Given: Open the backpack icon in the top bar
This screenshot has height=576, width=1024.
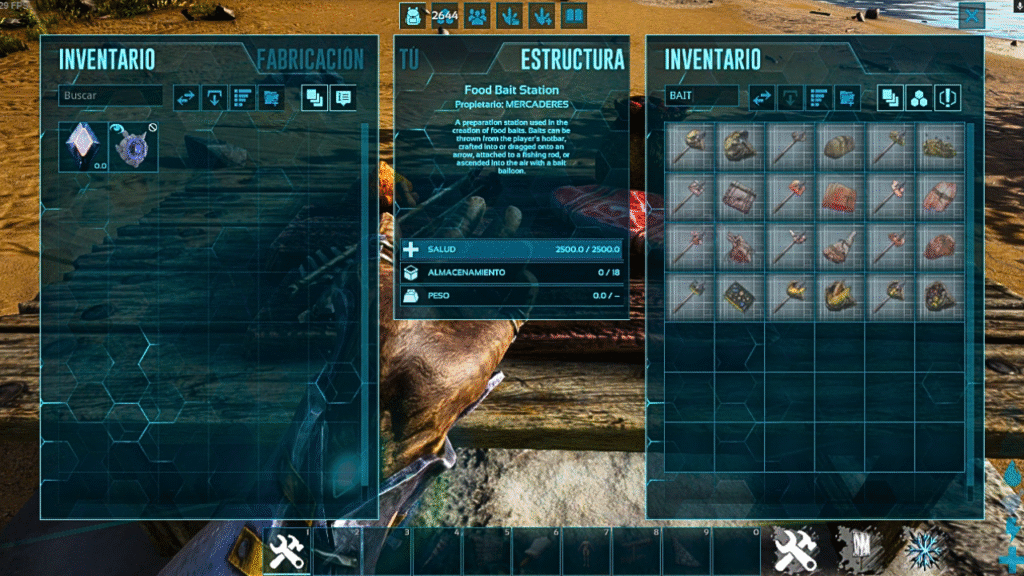Looking at the screenshot, I should [x=412, y=16].
